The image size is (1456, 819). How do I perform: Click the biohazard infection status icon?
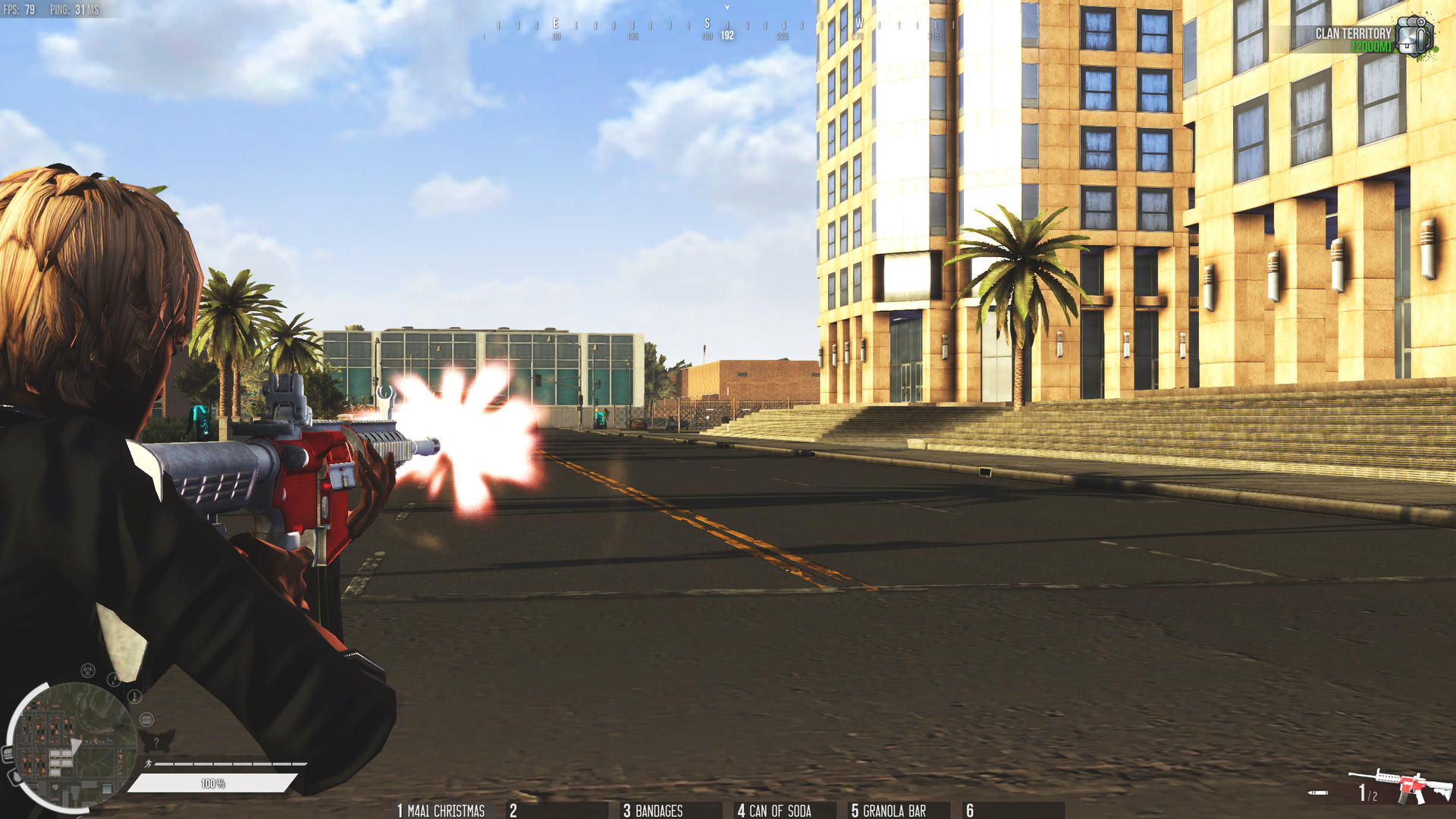click(x=87, y=672)
